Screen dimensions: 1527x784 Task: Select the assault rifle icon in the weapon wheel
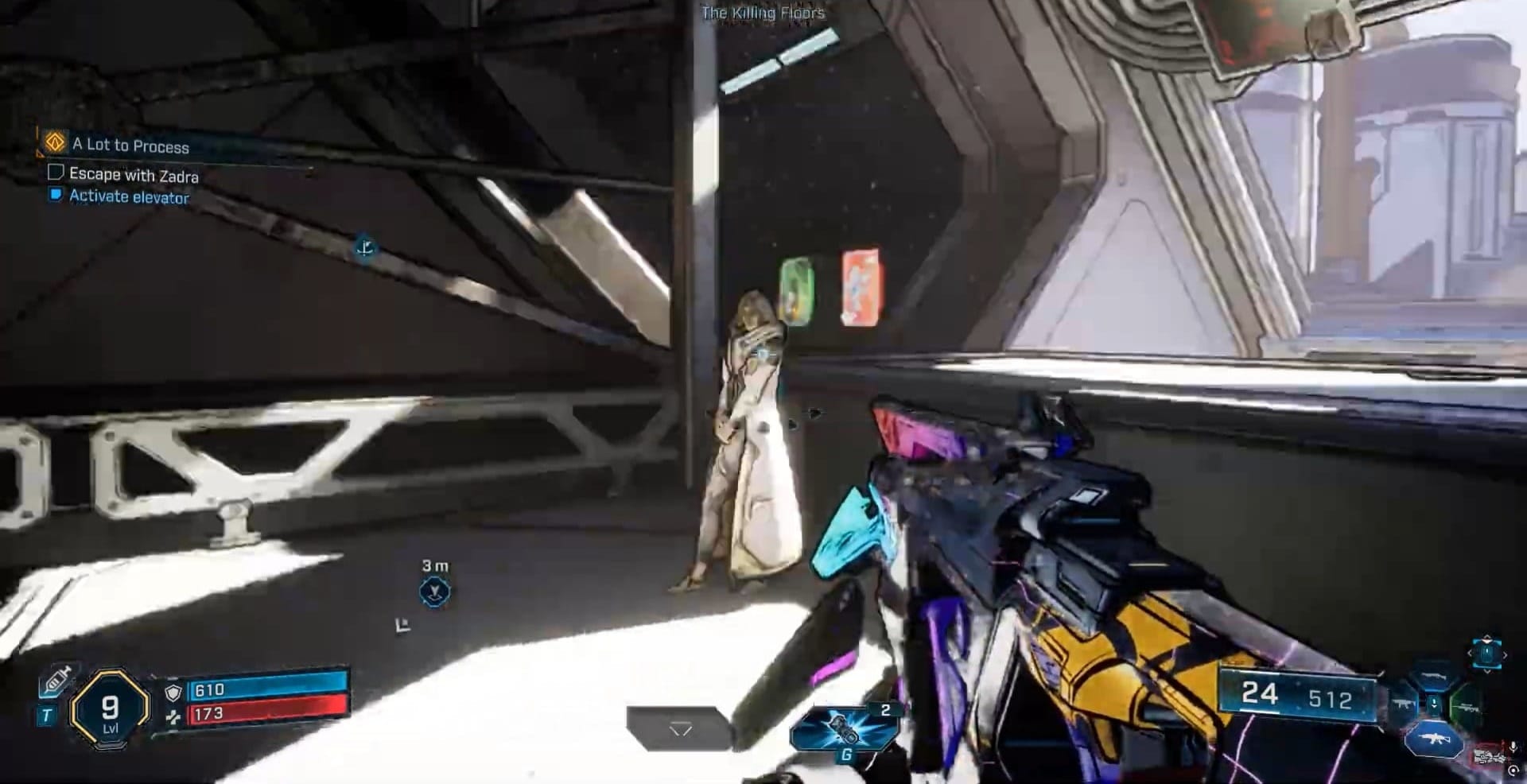pyautogui.click(x=1433, y=738)
